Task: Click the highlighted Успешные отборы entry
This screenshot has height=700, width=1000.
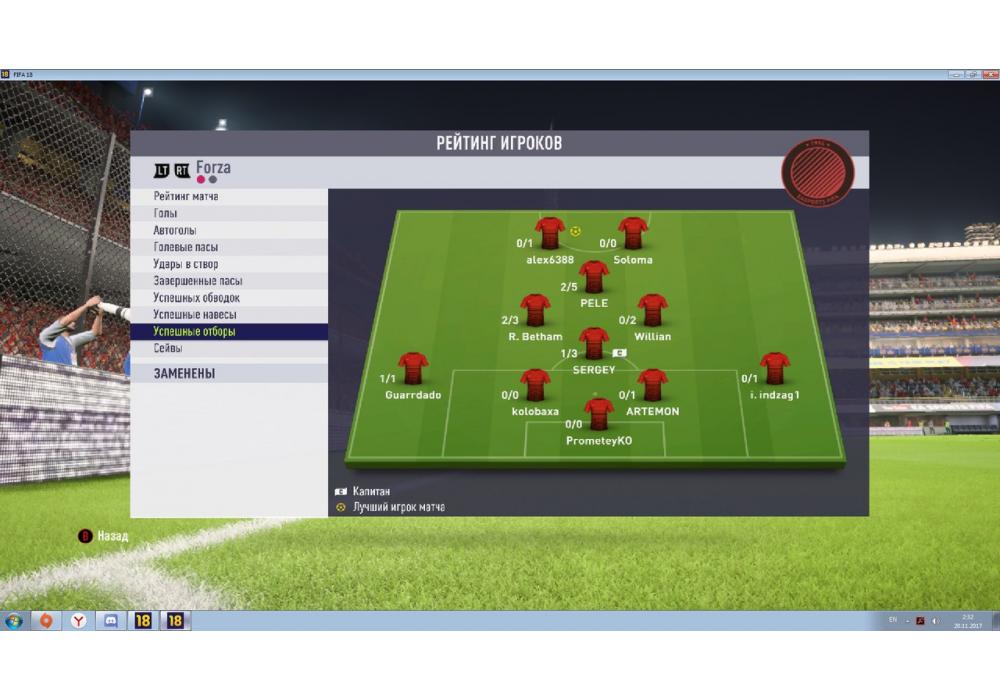Action: [194, 331]
